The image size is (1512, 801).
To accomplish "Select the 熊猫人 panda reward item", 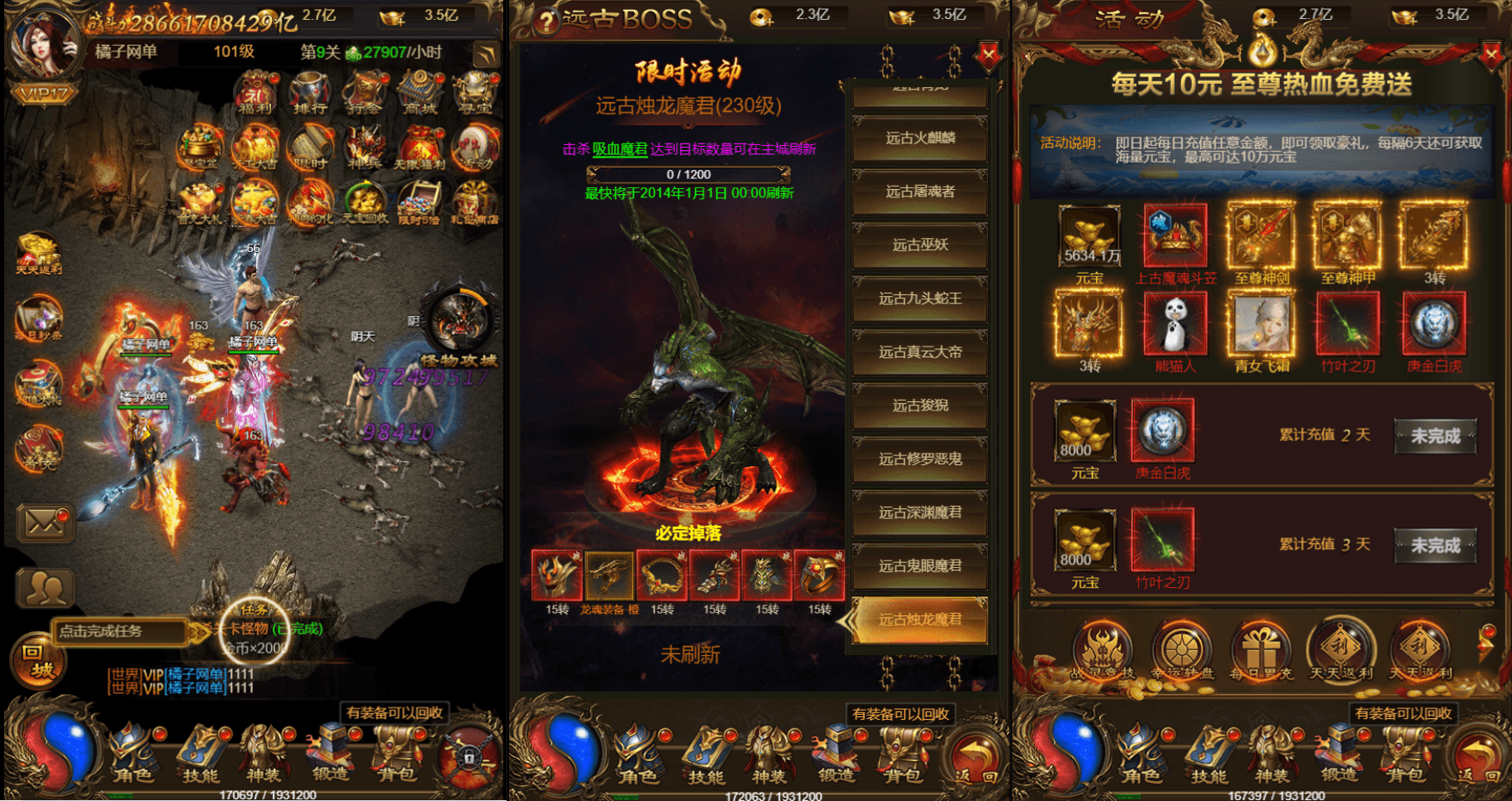I will point(1175,330).
